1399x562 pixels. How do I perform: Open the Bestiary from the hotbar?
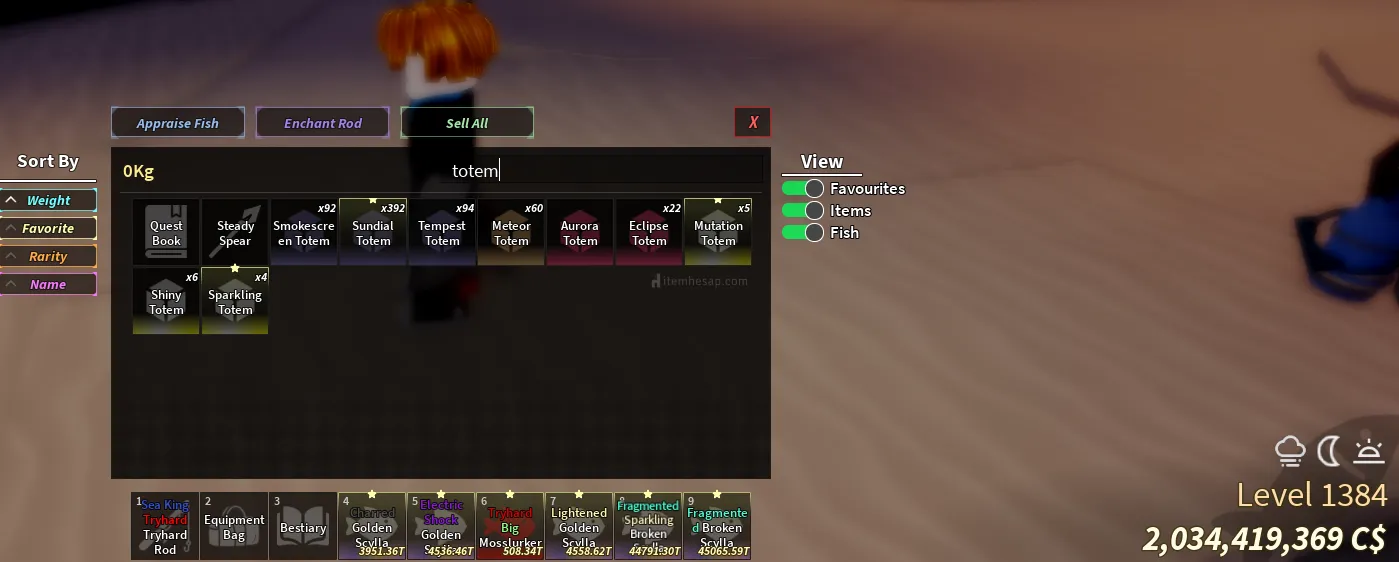click(x=303, y=526)
